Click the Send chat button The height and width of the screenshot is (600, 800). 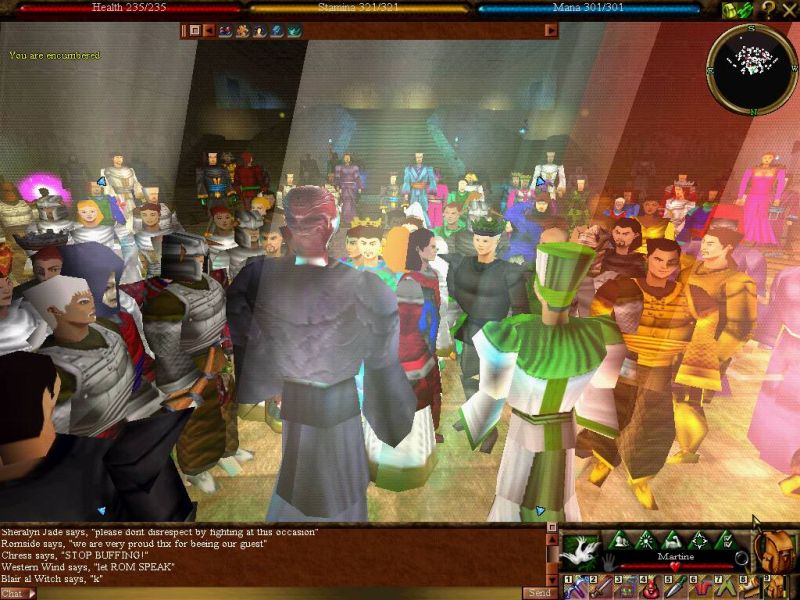click(x=537, y=592)
